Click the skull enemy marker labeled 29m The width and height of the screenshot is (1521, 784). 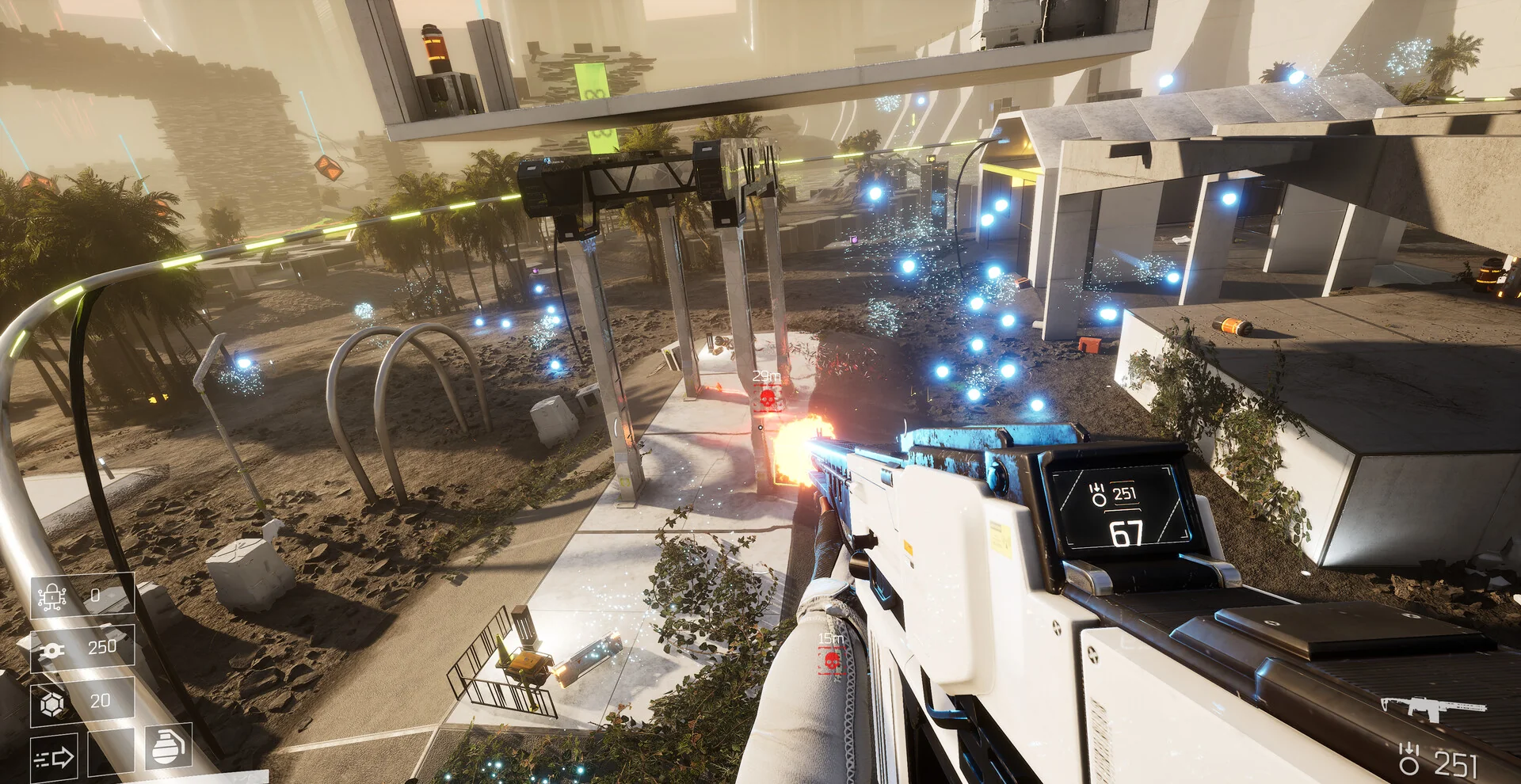767,398
